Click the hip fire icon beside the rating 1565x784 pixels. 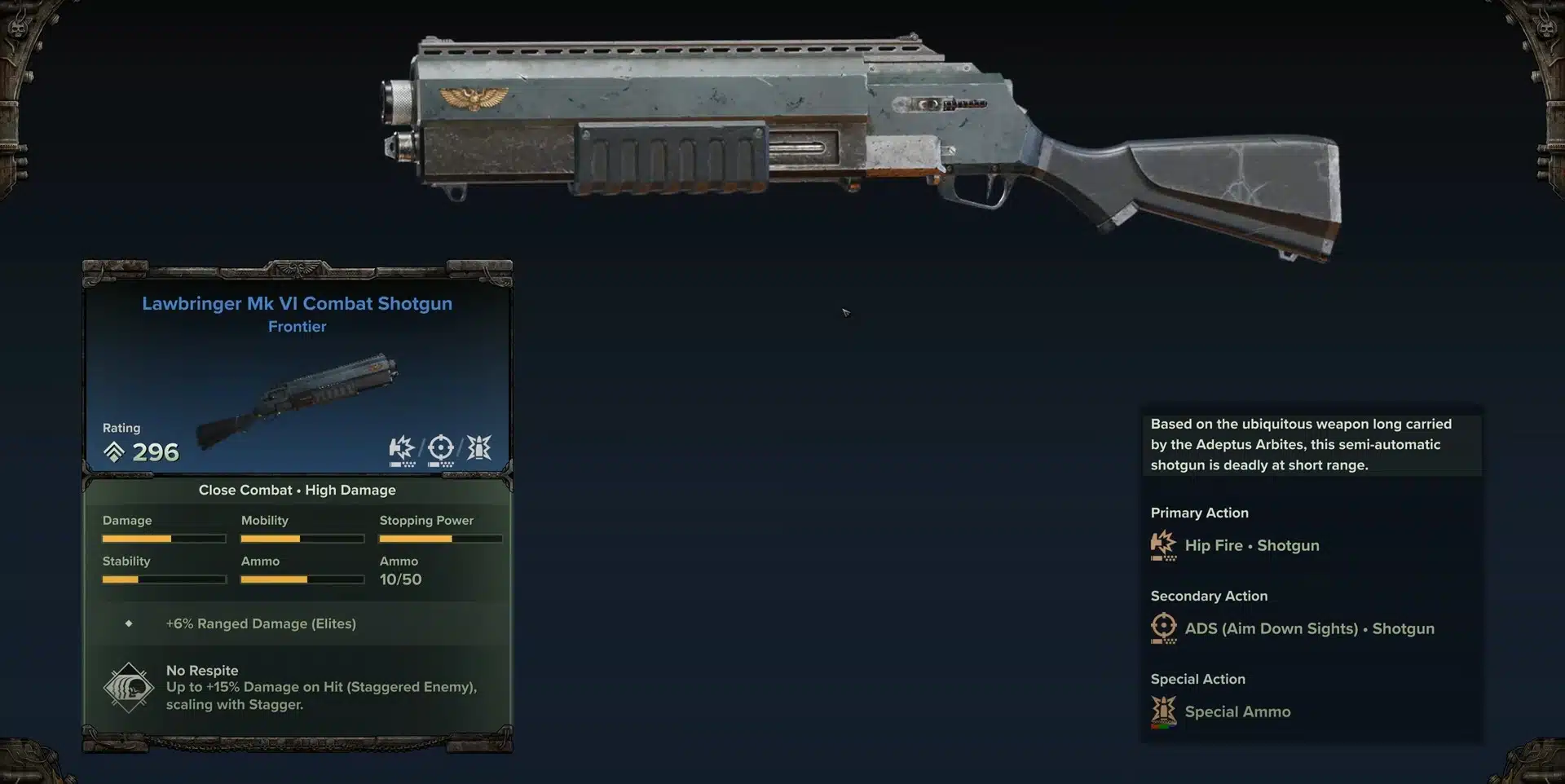[402, 448]
